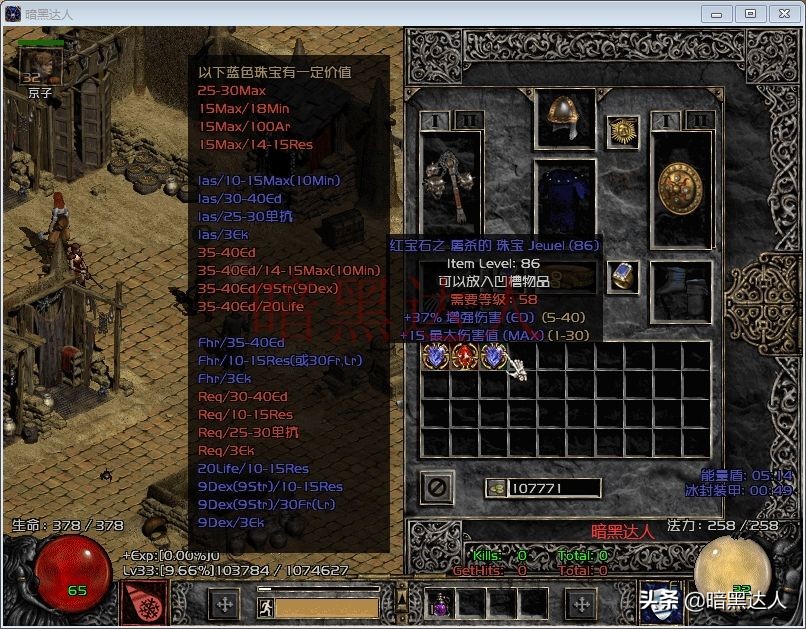Close the 暗黑达人 game window
The height and width of the screenshot is (629, 806).
784,14
